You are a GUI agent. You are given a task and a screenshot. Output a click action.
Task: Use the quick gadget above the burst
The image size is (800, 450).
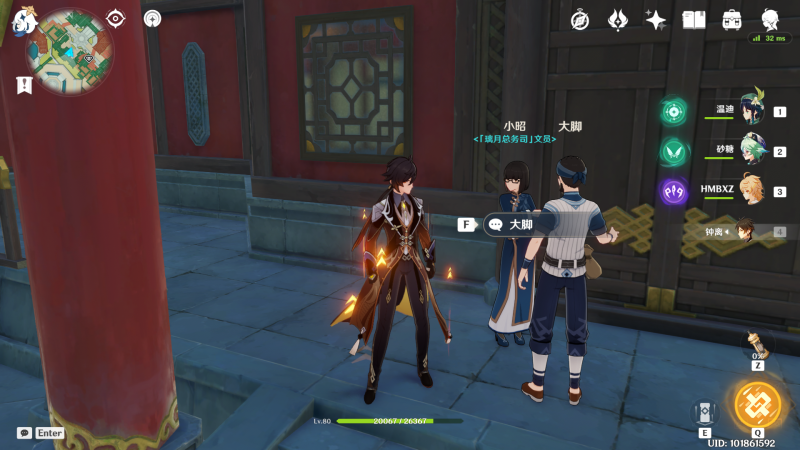tap(757, 346)
